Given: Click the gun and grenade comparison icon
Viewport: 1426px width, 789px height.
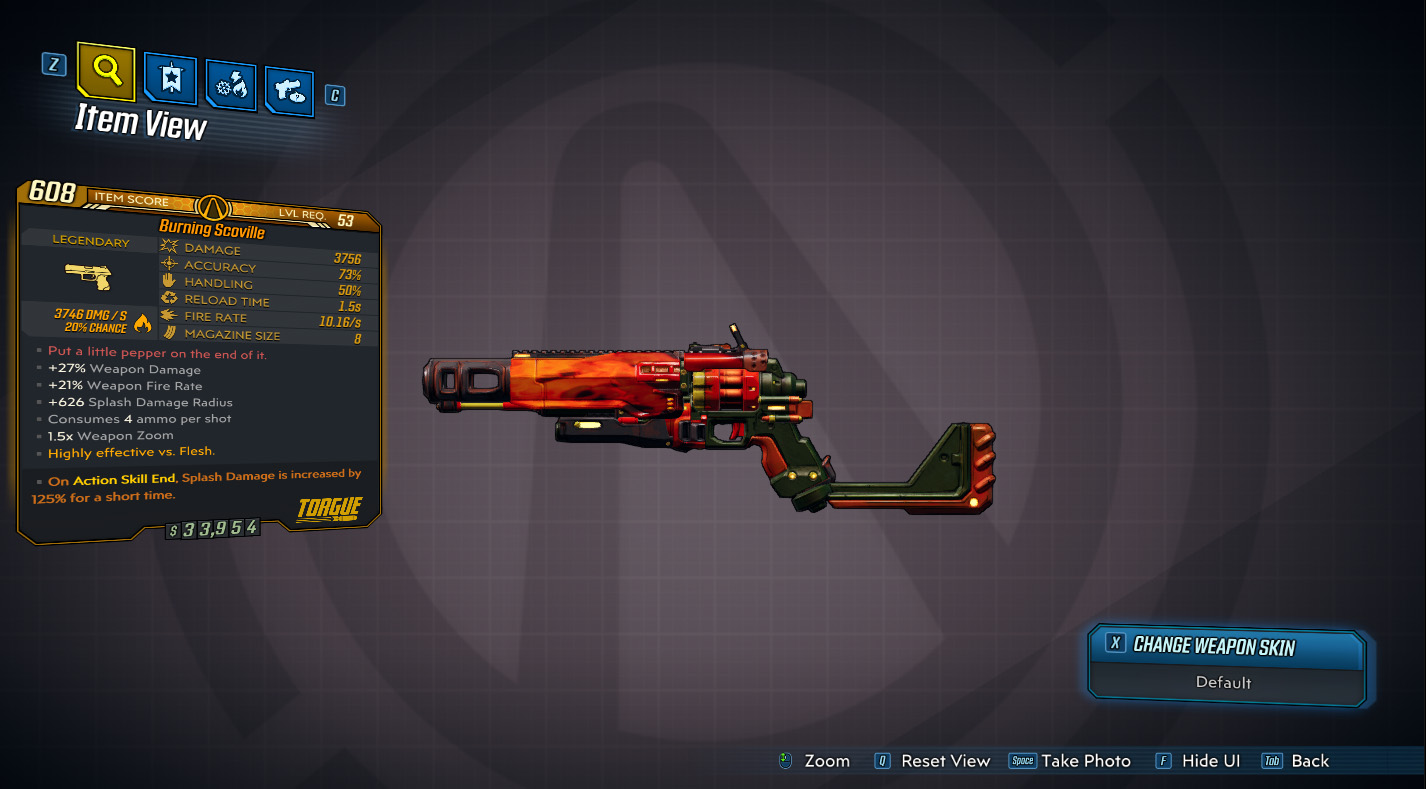Looking at the screenshot, I should 289,91.
